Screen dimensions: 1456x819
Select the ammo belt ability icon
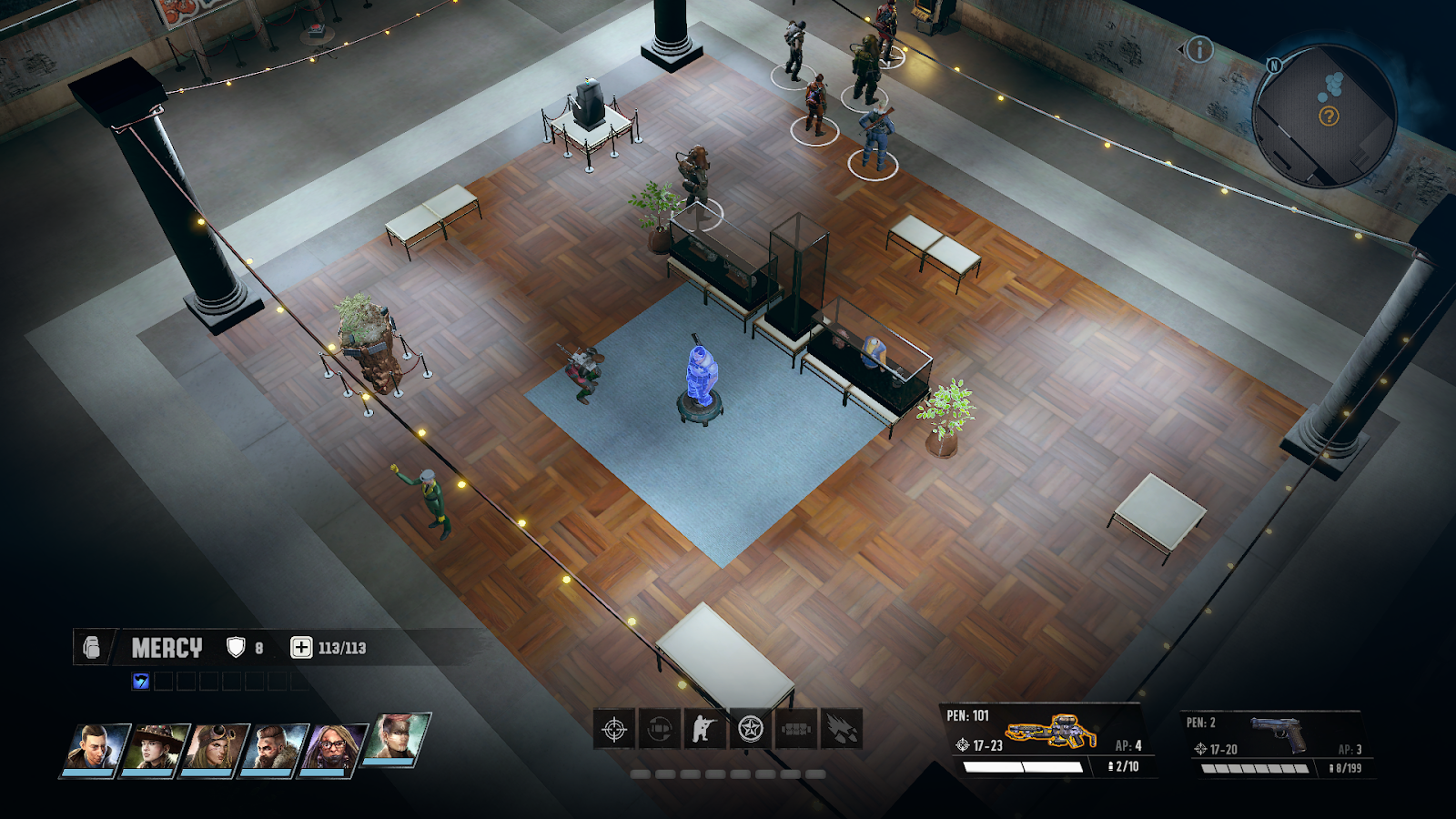(x=796, y=729)
